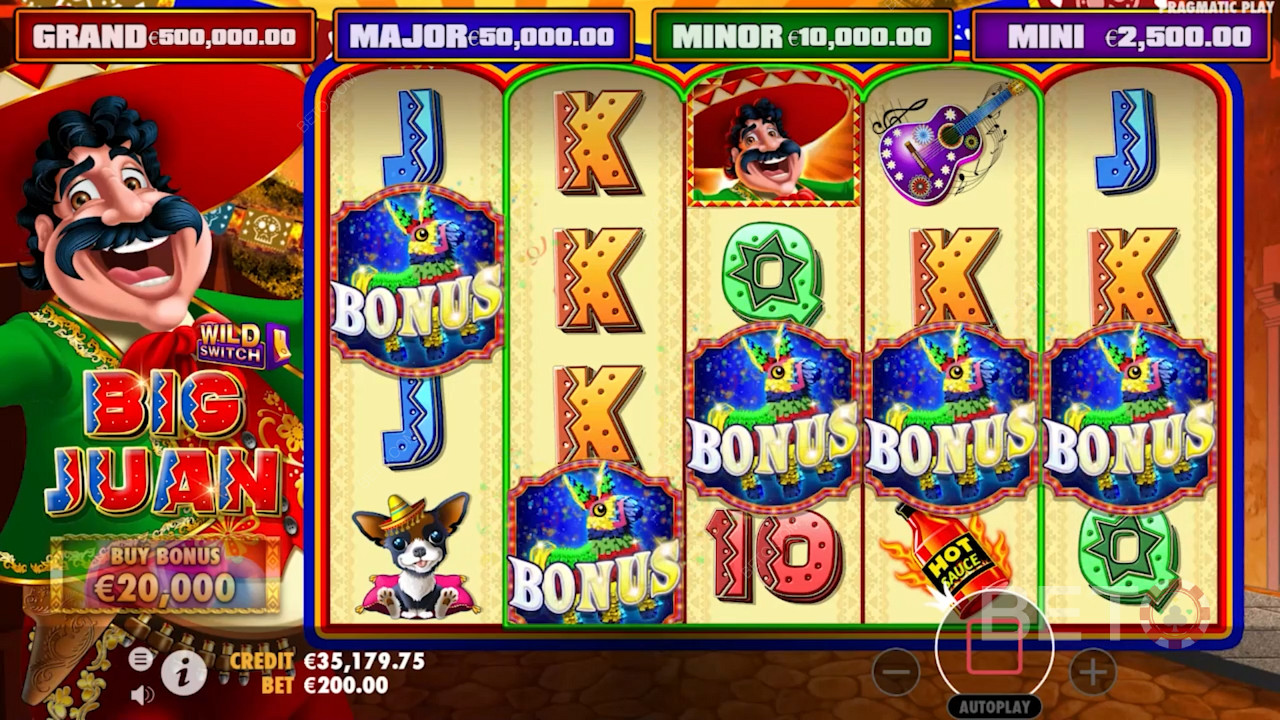The width and height of the screenshot is (1280, 720).
Task: Open the hamburger settings menu
Action: (141, 658)
